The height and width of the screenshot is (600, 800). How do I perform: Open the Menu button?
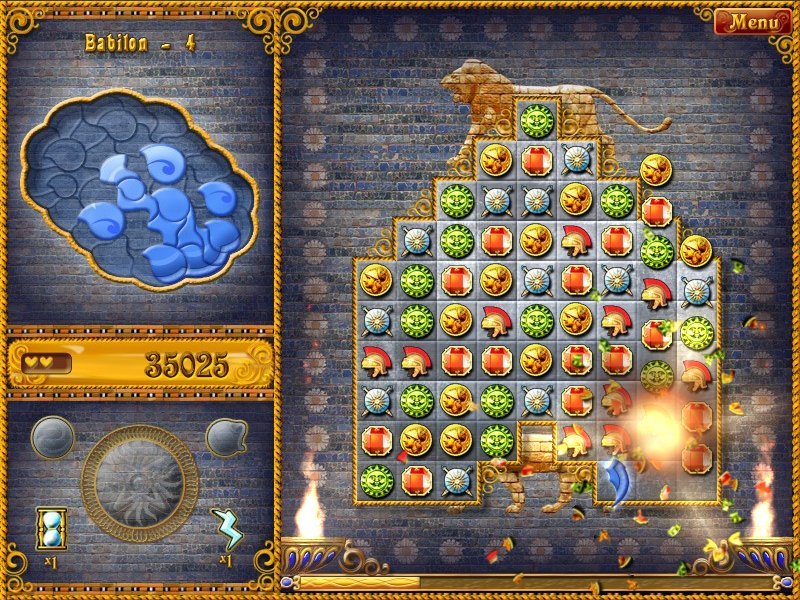tap(747, 22)
